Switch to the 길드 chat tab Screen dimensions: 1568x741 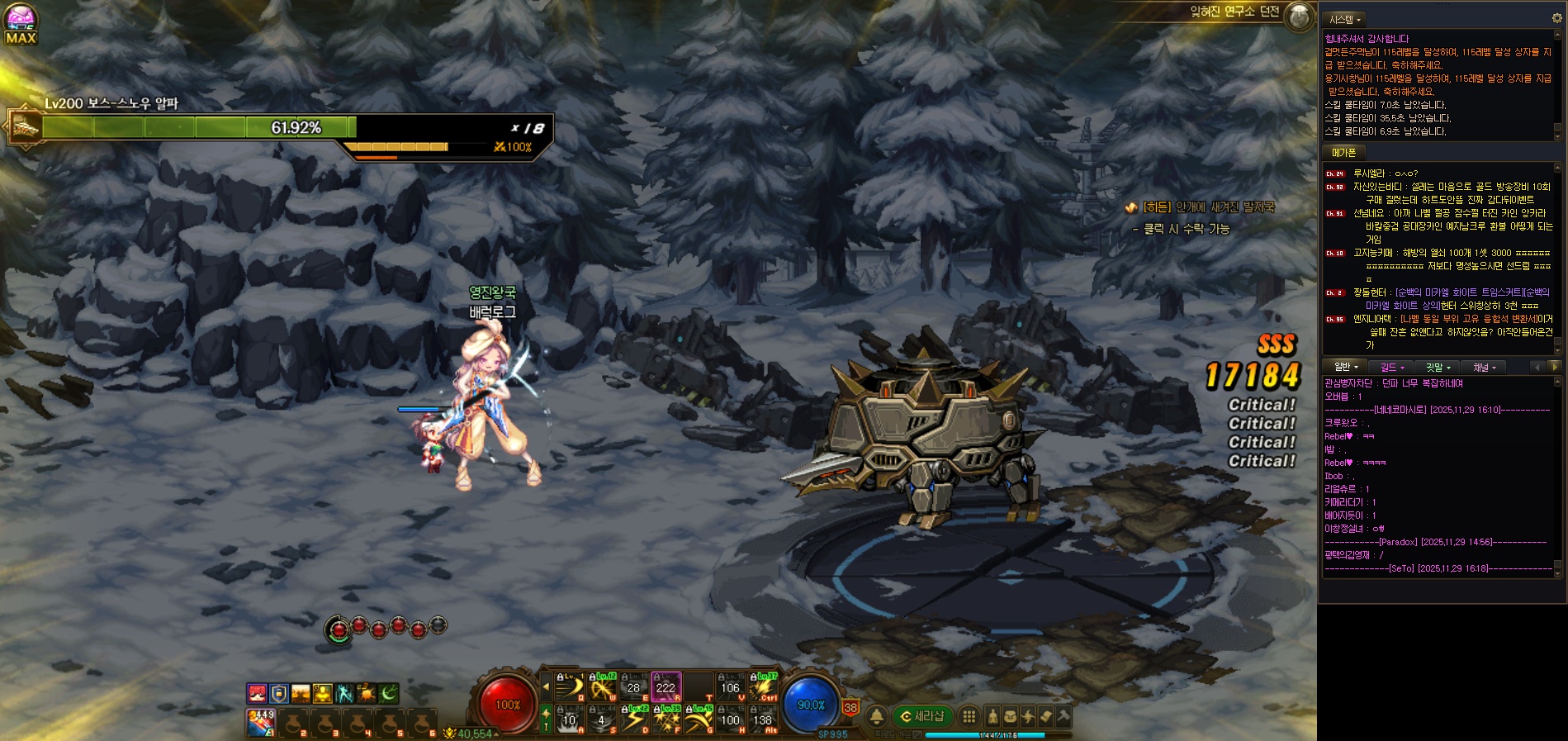(1392, 367)
